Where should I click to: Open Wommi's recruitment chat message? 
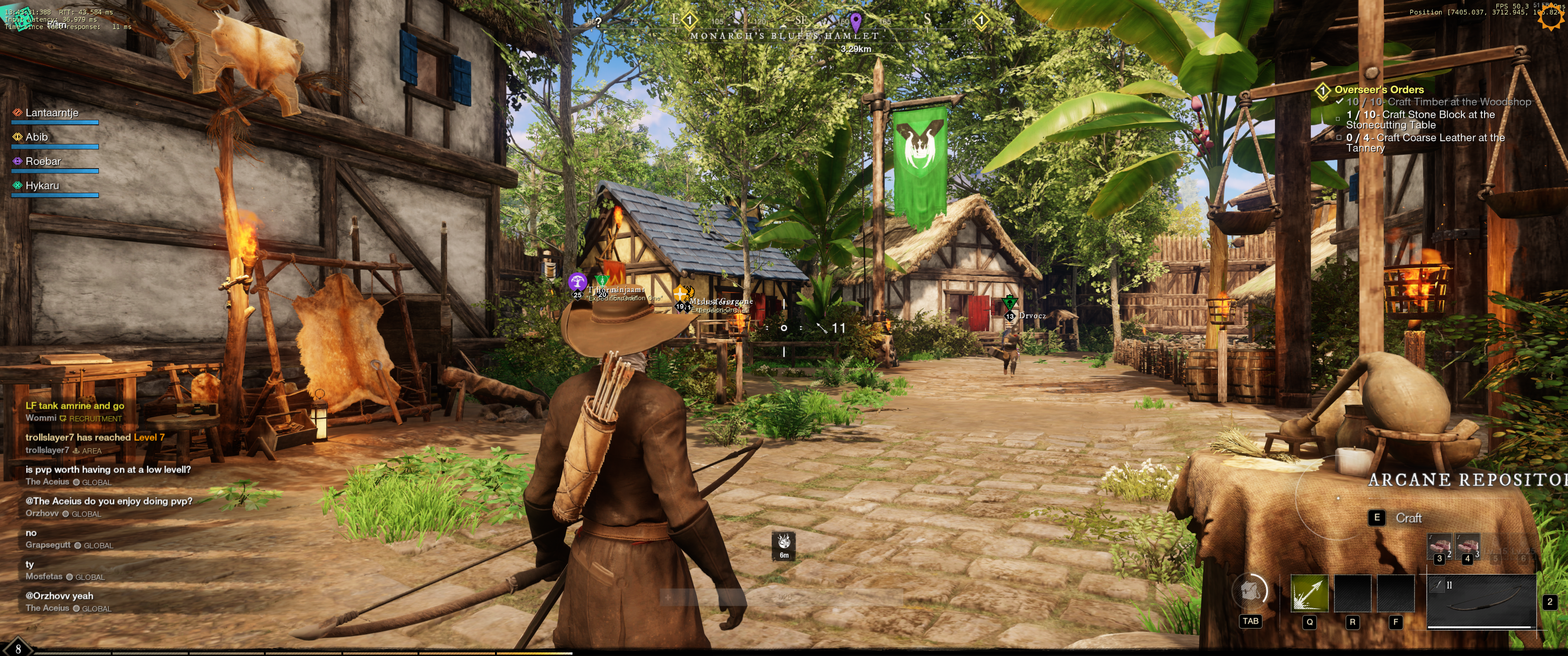(x=74, y=406)
